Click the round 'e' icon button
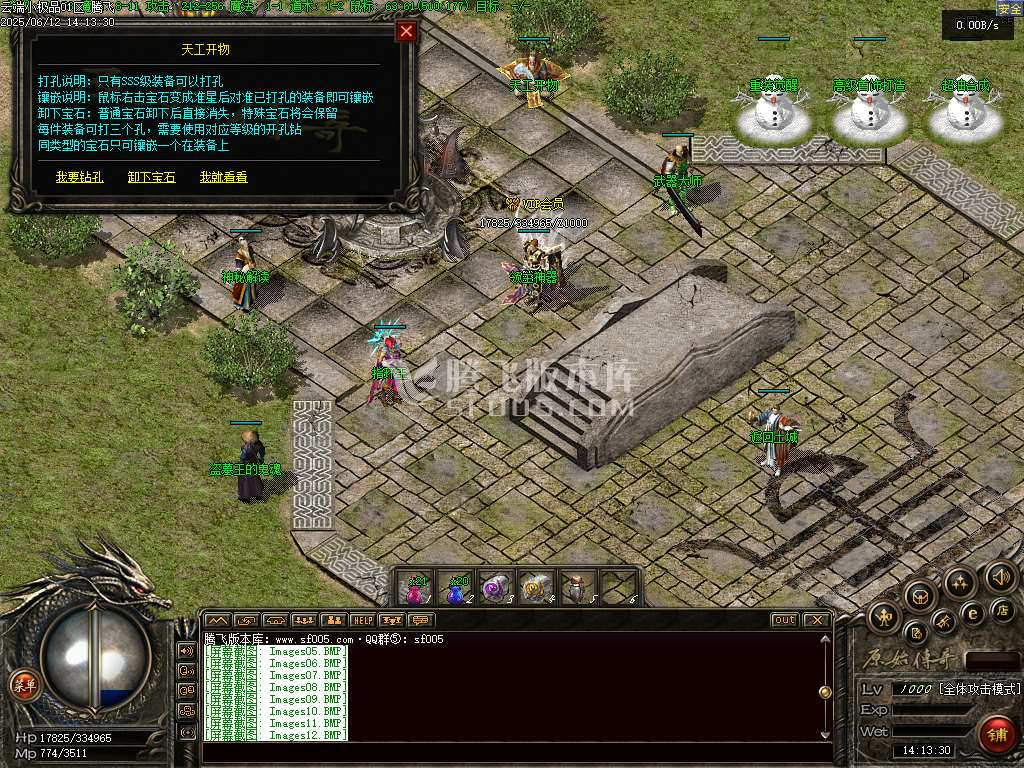 (x=972, y=613)
